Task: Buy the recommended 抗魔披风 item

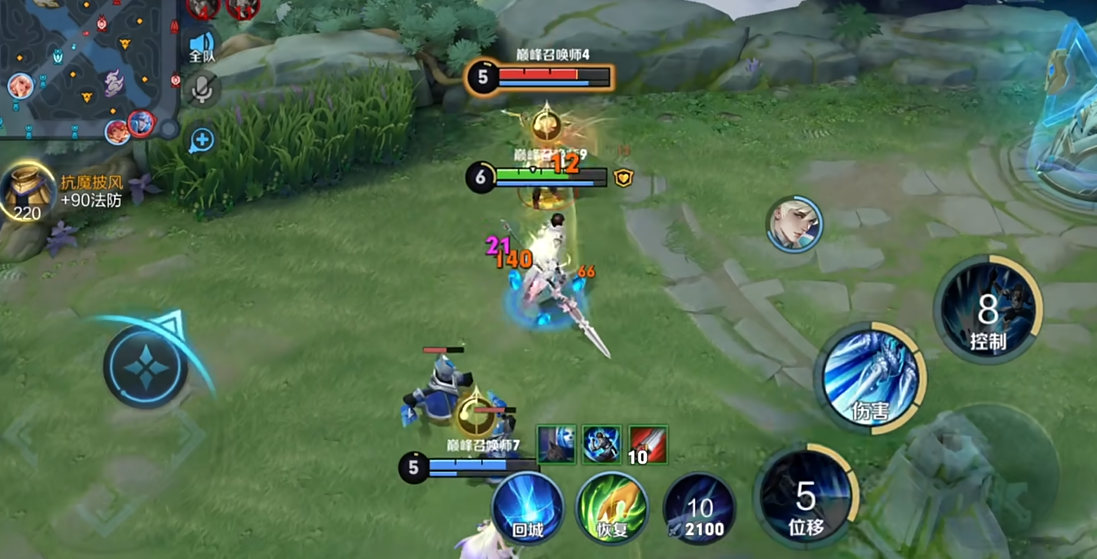Action: point(28,190)
